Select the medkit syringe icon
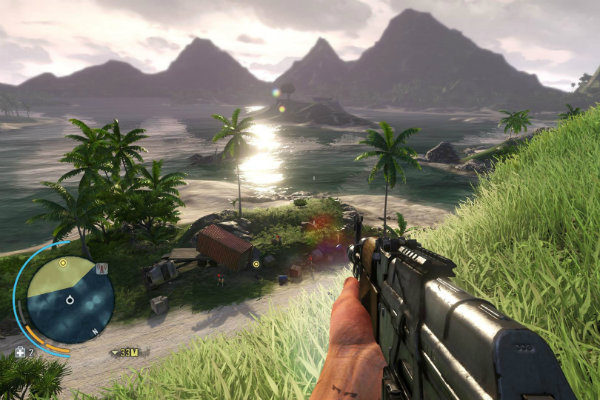600x400 pixels. (20, 352)
